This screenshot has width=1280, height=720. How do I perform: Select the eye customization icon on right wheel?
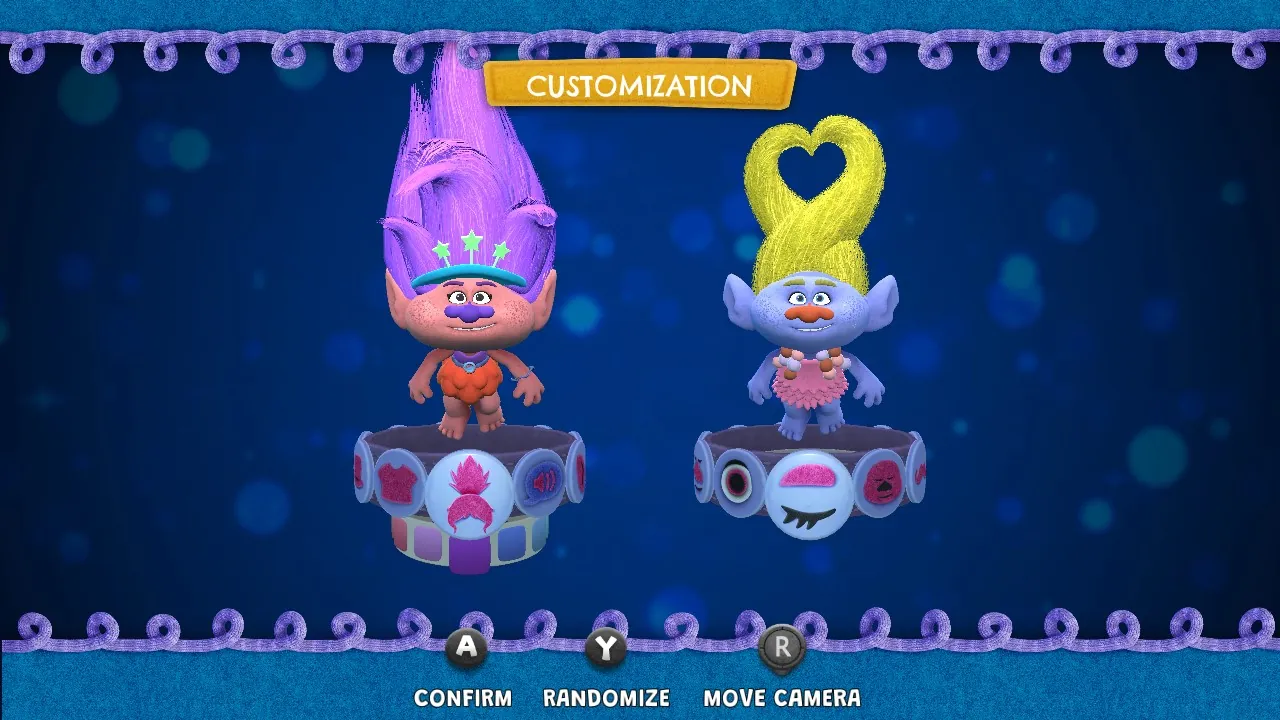click(737, 481)
